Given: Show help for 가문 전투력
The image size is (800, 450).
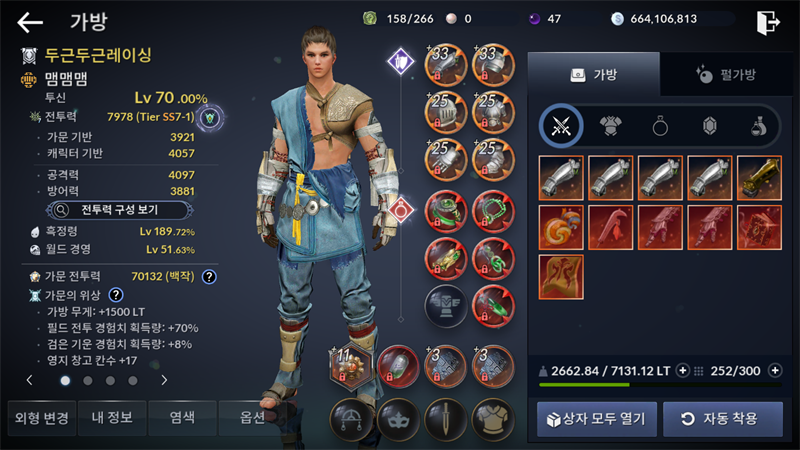Looking at the screenshot, I should pyautogui.click(x=209, y=276).
